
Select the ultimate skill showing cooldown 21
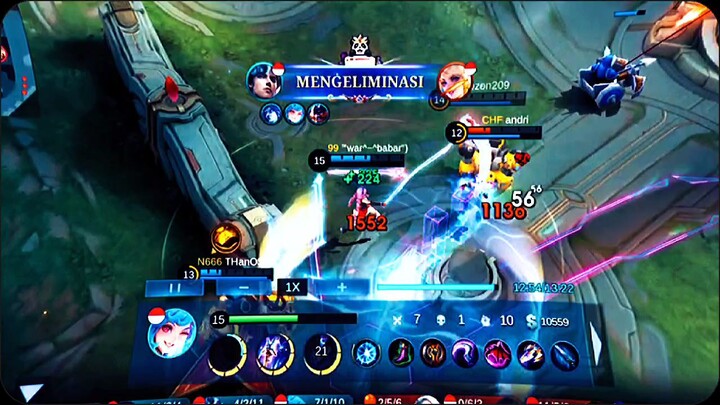[322, 353]
